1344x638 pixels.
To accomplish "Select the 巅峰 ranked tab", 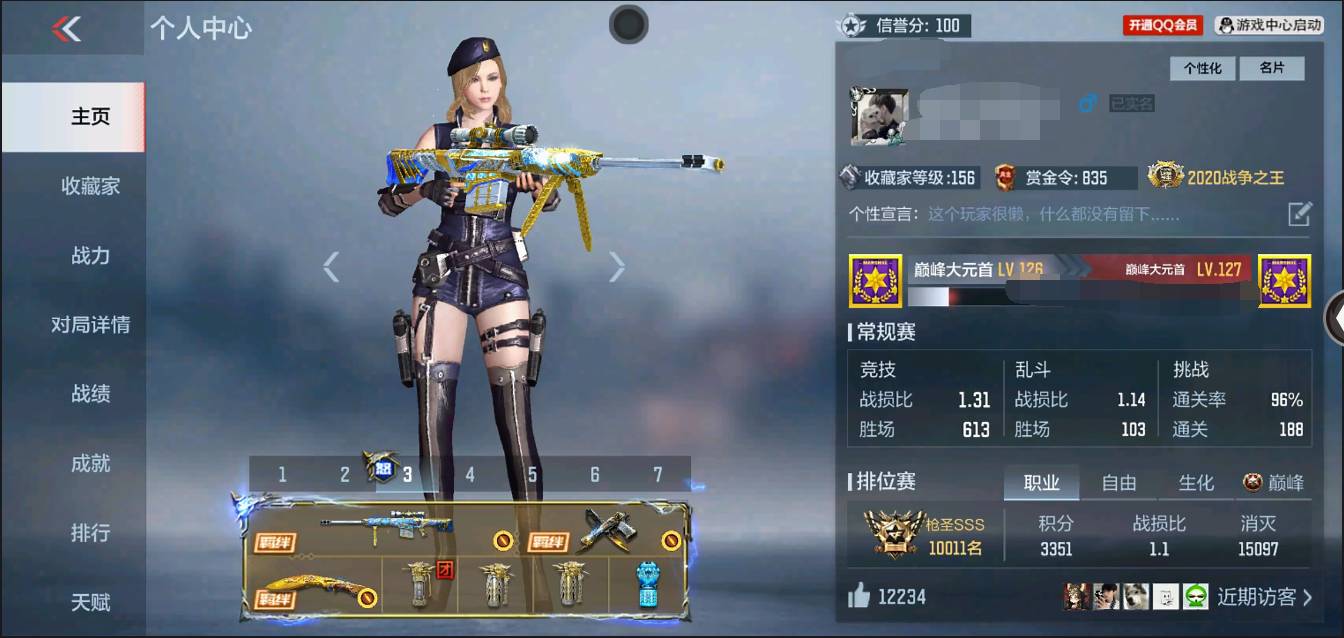I will click(1274, 483).
